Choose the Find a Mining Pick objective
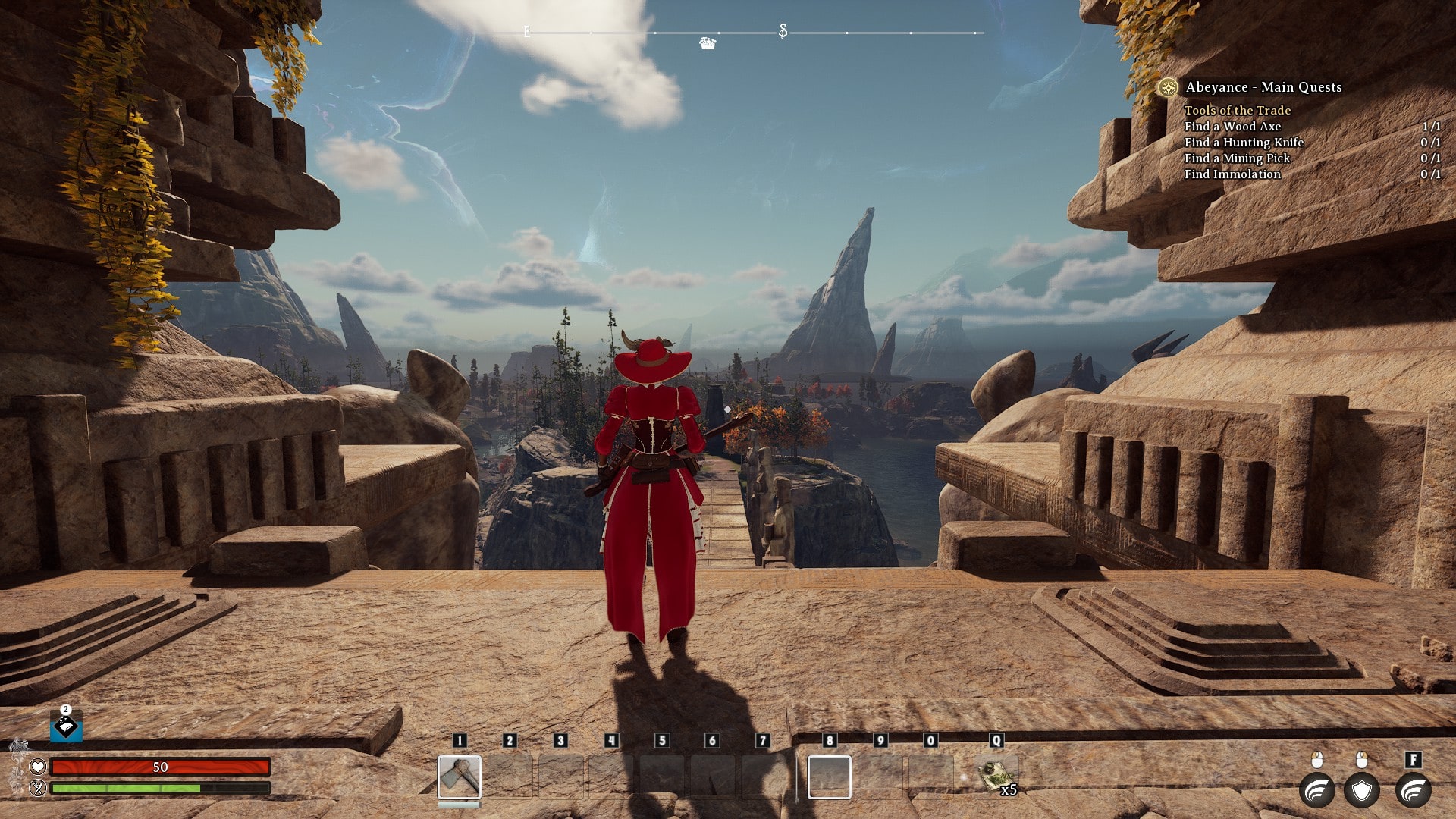The height and width of the screenshot is (819, 1456). click(x=1237, y=158)
